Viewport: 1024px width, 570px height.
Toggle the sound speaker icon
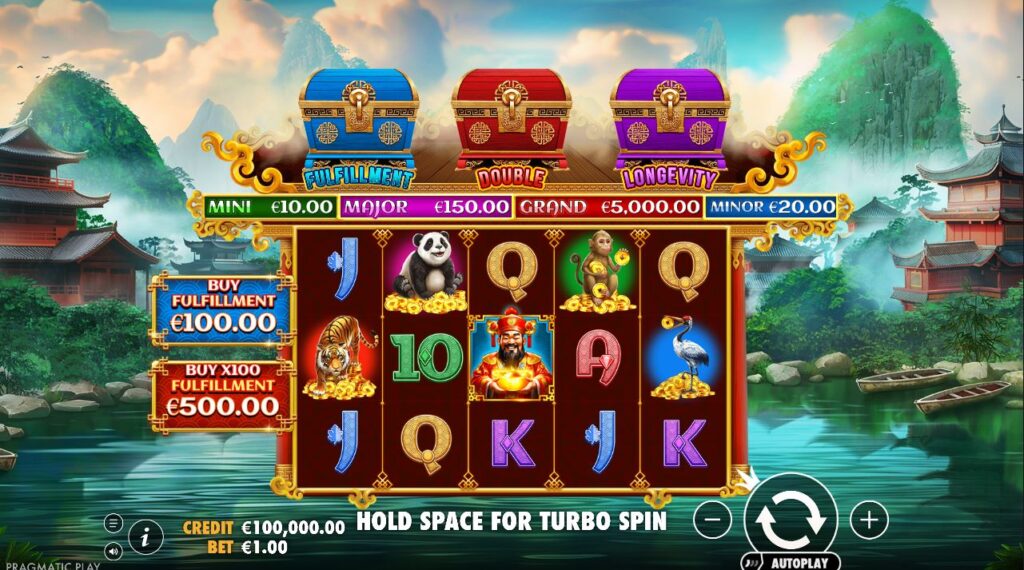click(113, 550)
